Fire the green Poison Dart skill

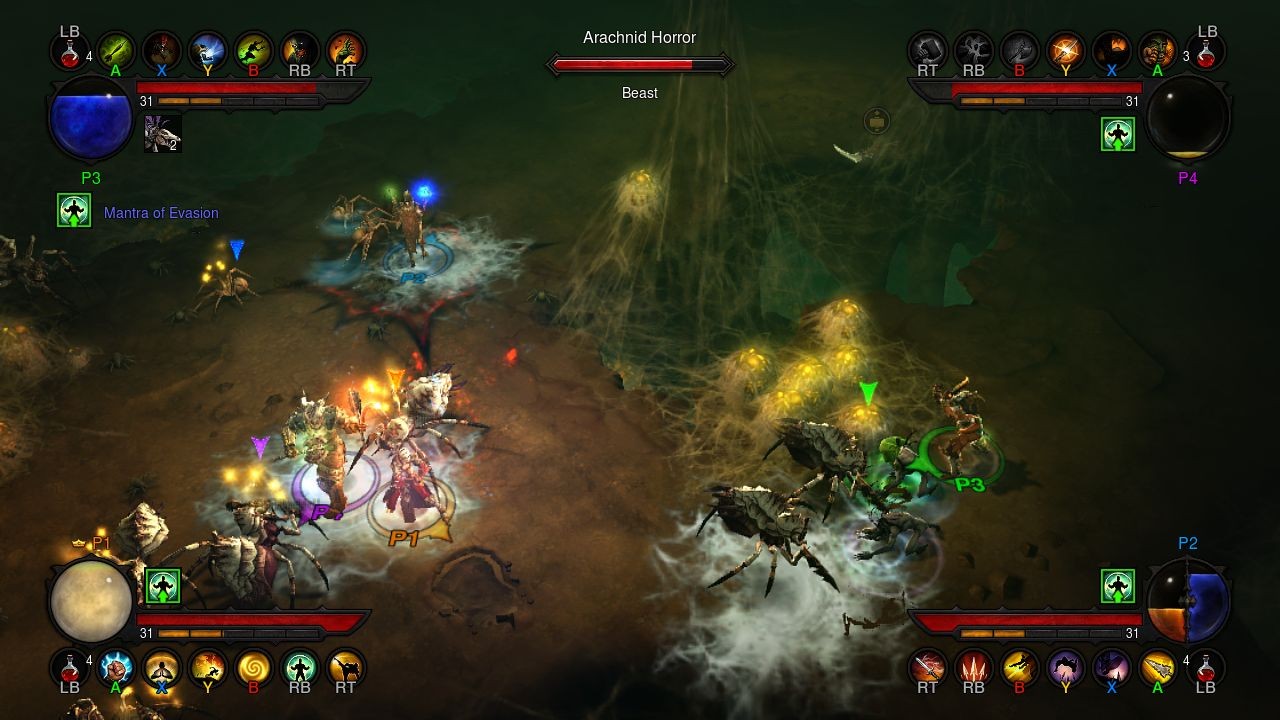click(115, 49)
